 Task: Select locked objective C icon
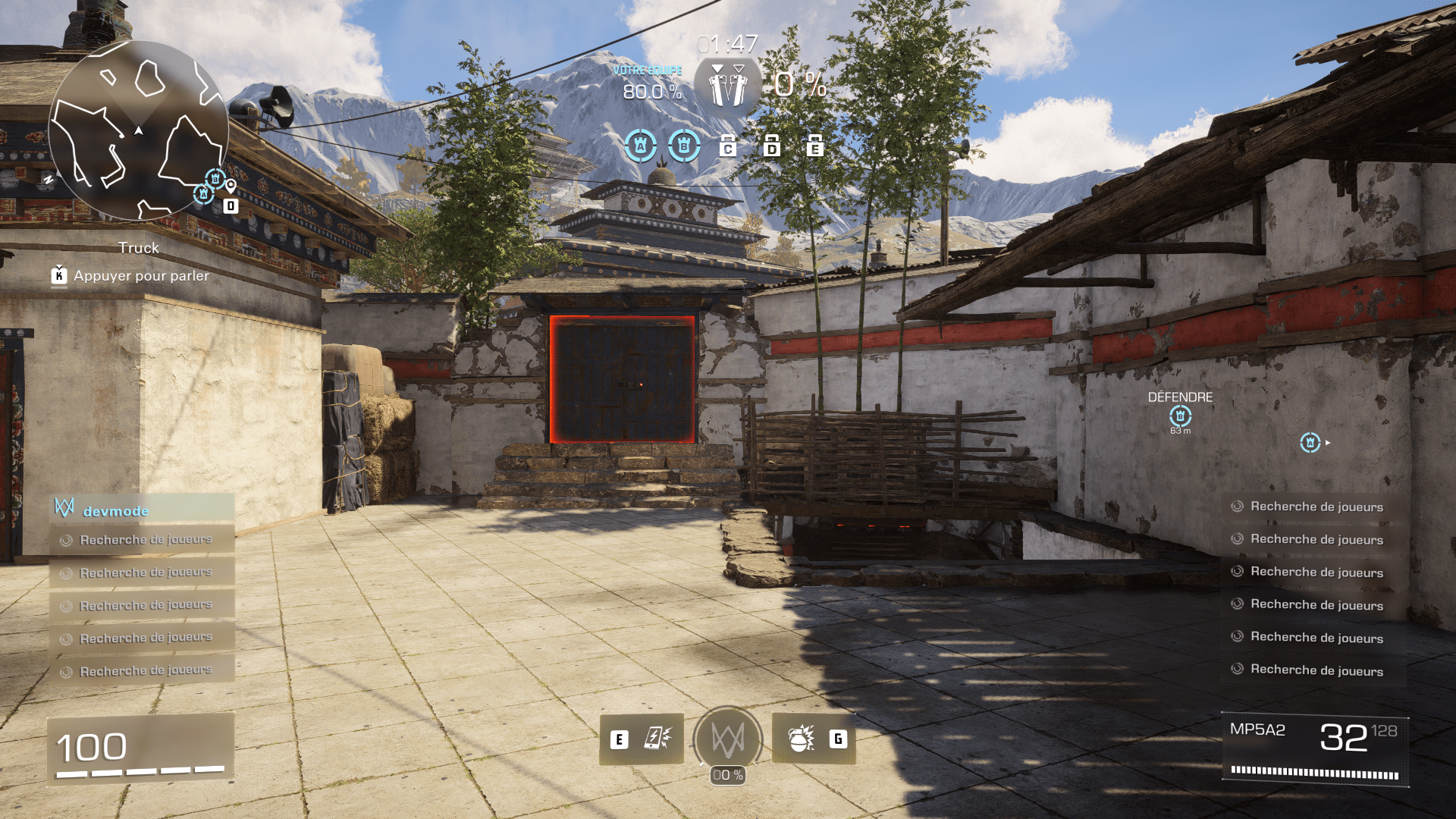728,146
